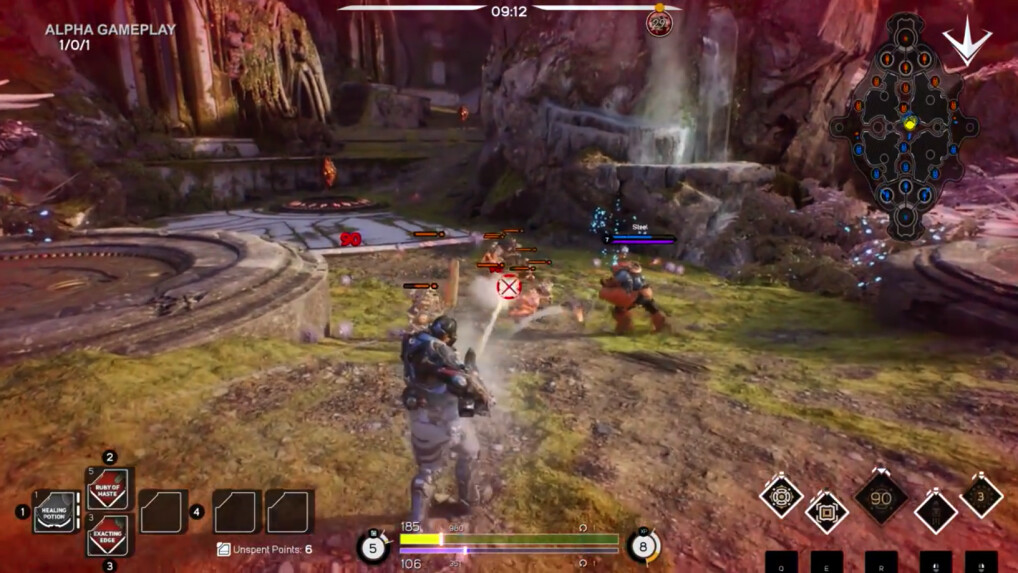This screenshot has height=573, width=1018.
Task: Click the card points ring showing 5
Action: coord(373,548)
